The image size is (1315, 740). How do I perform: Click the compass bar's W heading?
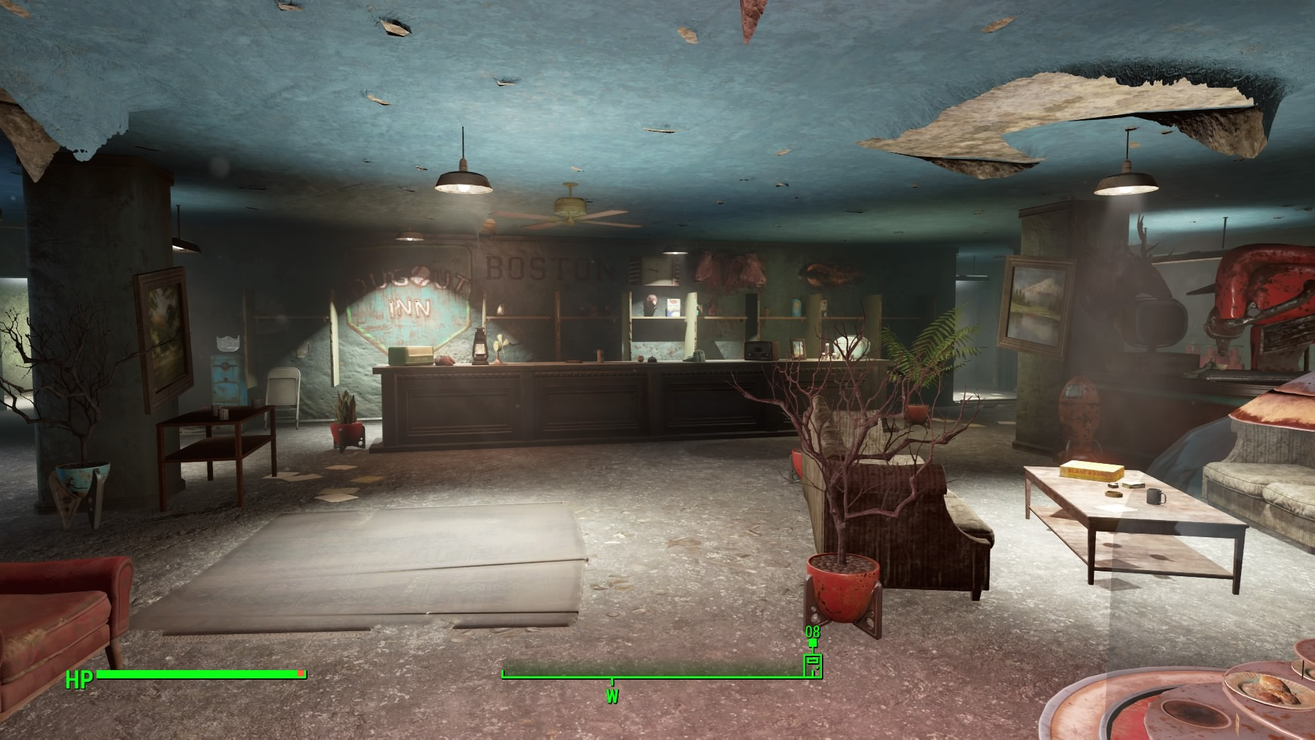[x=612, y=694]
